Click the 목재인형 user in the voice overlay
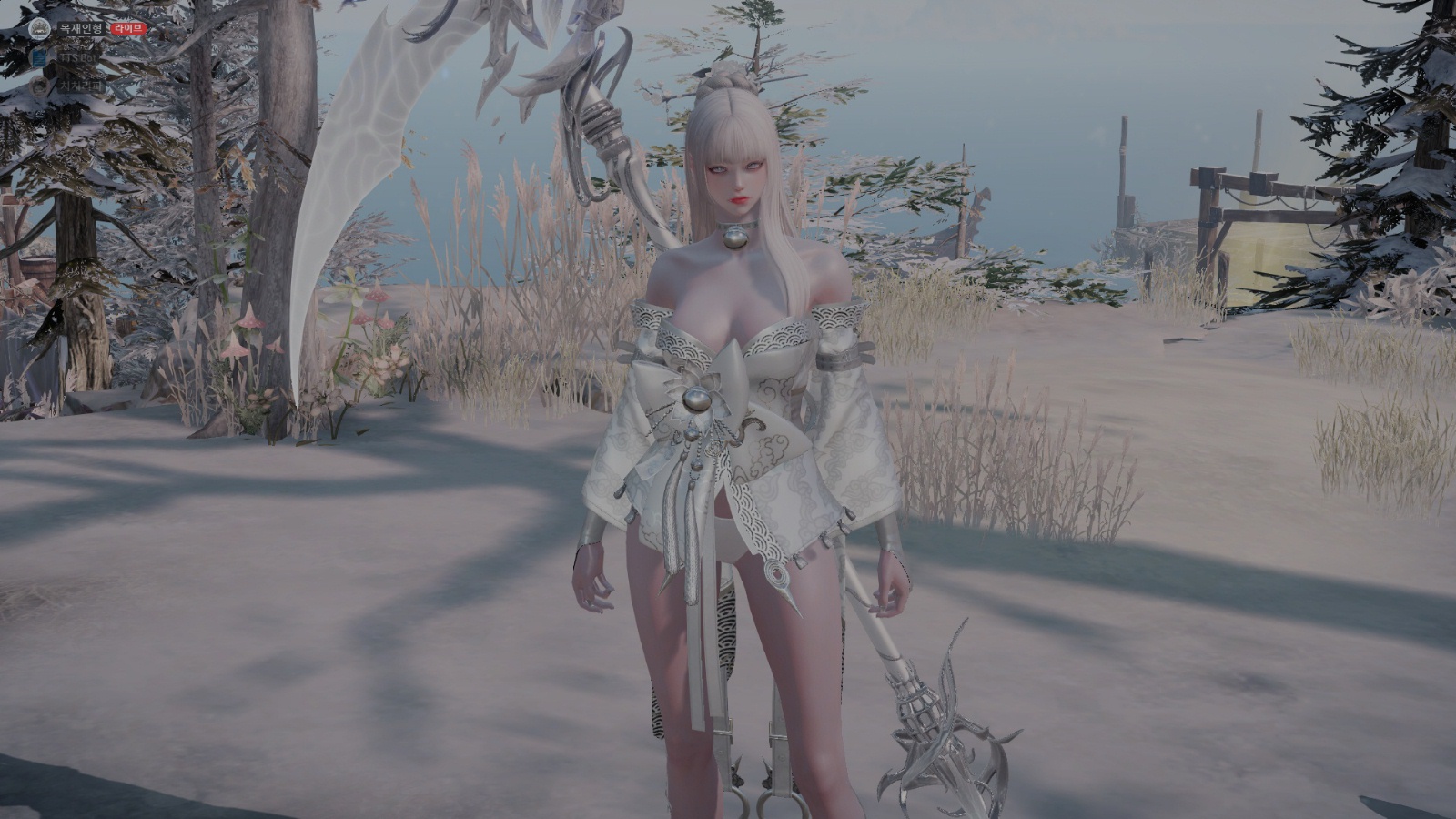The height and width of the screenshot is (819, 1456). (81, 28)
